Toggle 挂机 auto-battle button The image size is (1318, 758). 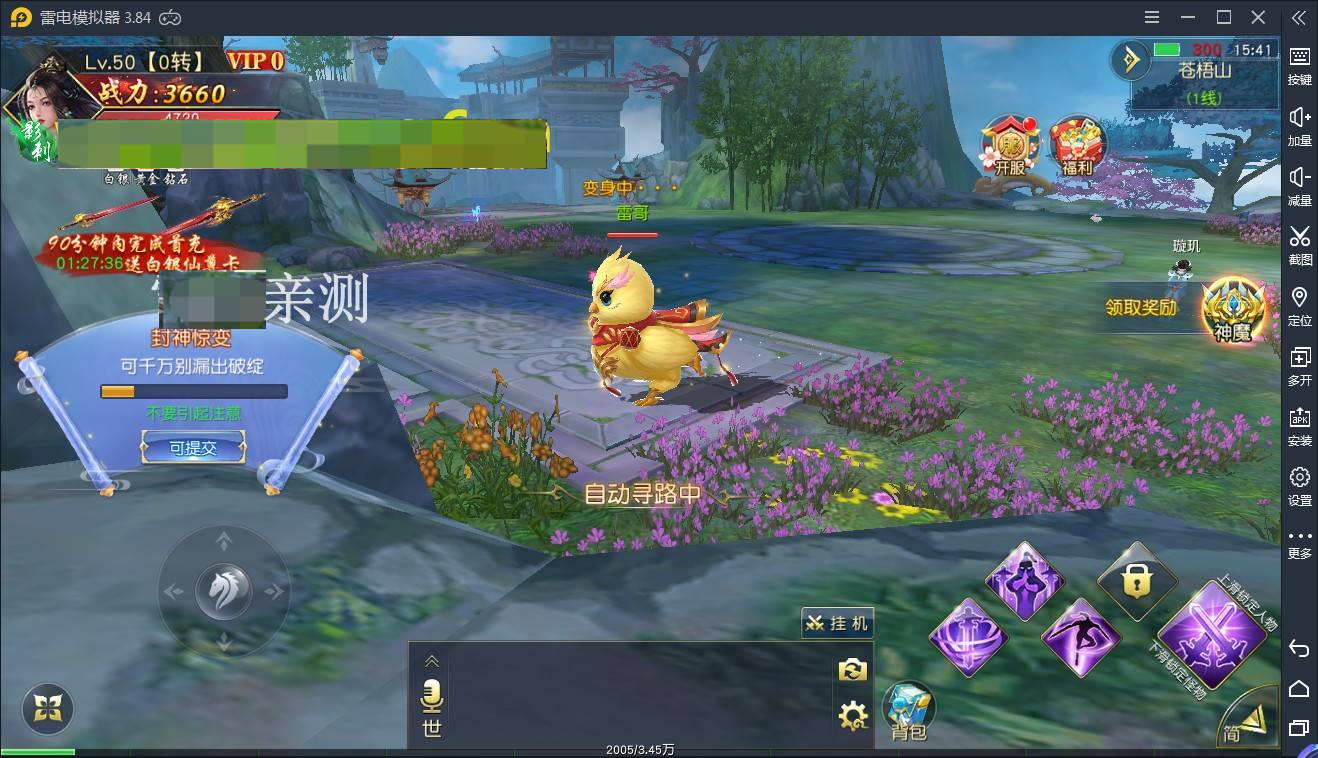[837, 622]
